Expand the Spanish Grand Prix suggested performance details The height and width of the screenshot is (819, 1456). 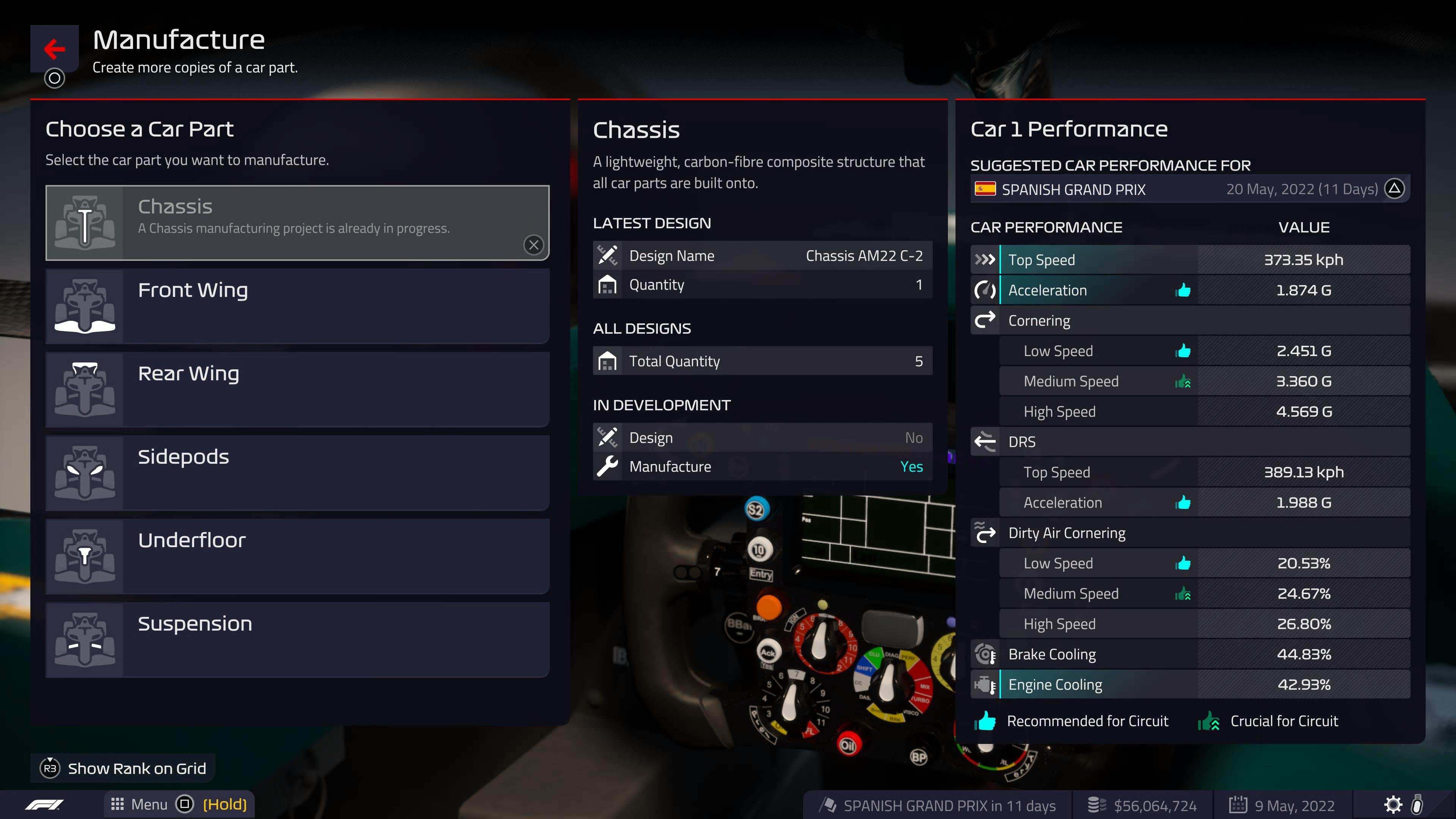(1395, 189)
